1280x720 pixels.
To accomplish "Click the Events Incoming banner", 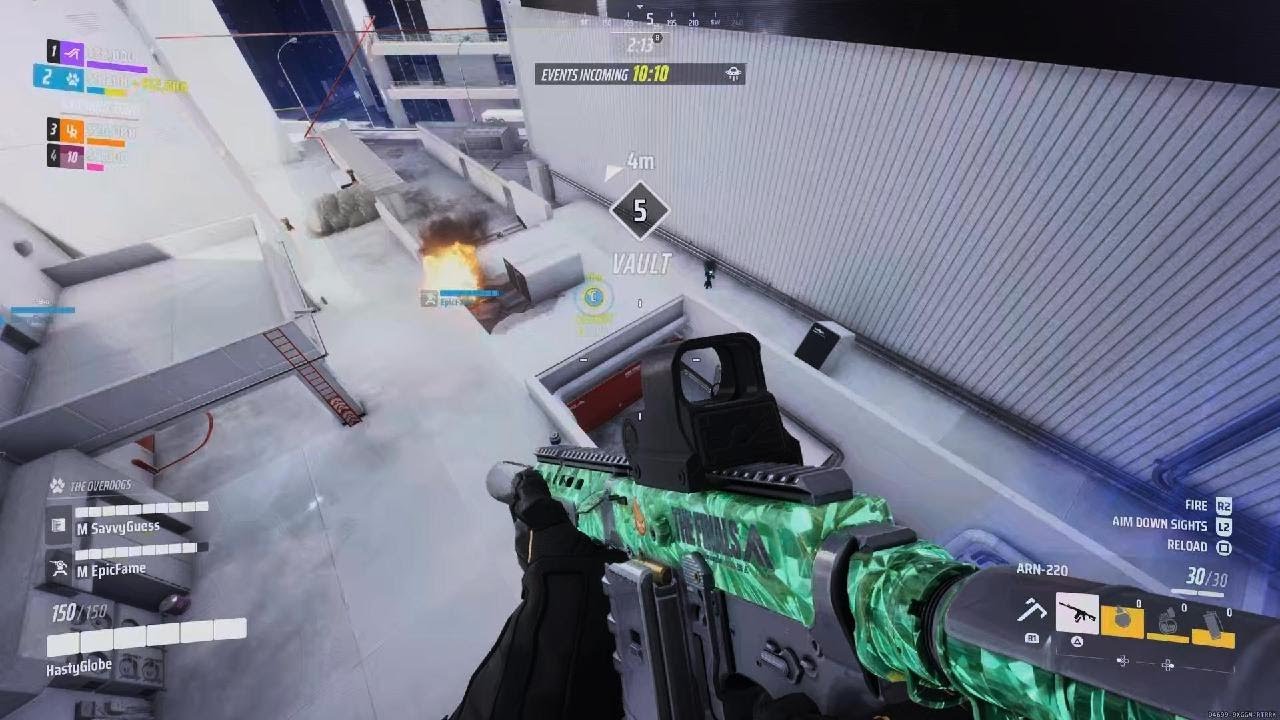I will point(639,74).
